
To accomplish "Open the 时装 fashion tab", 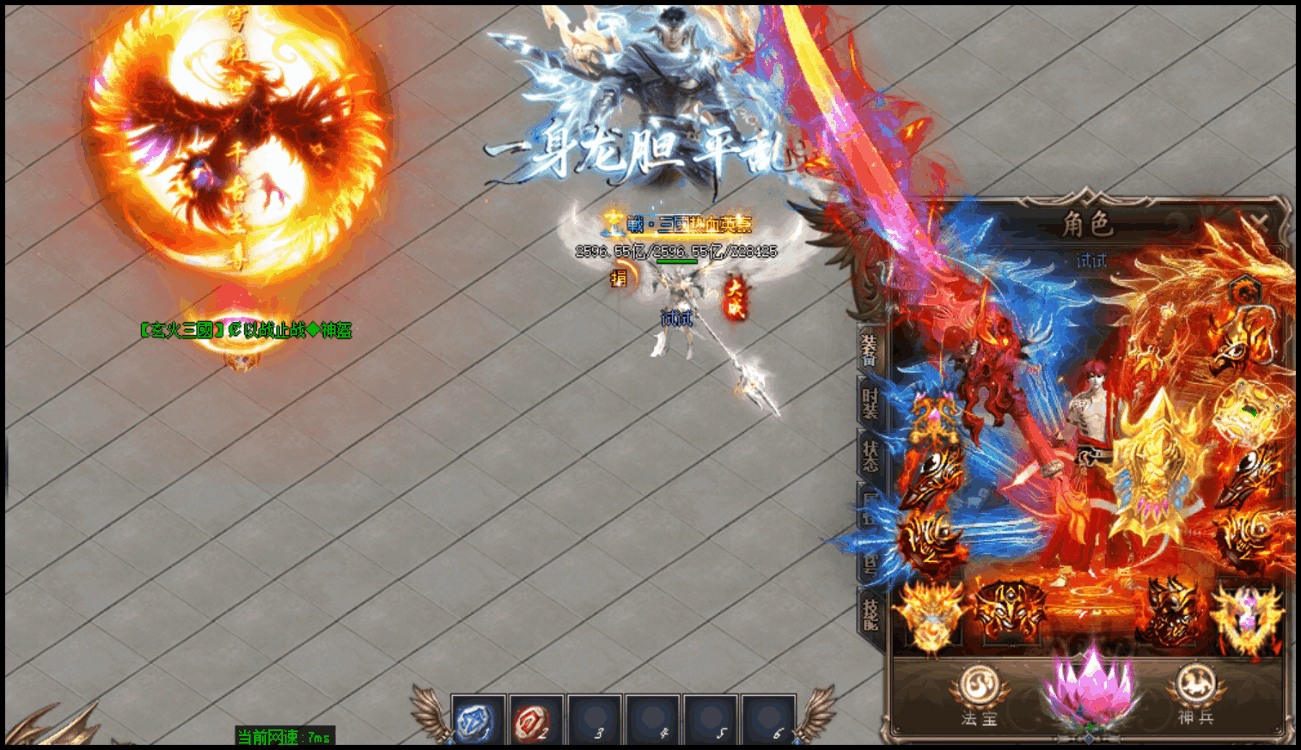I will click(x=870, y=403).
